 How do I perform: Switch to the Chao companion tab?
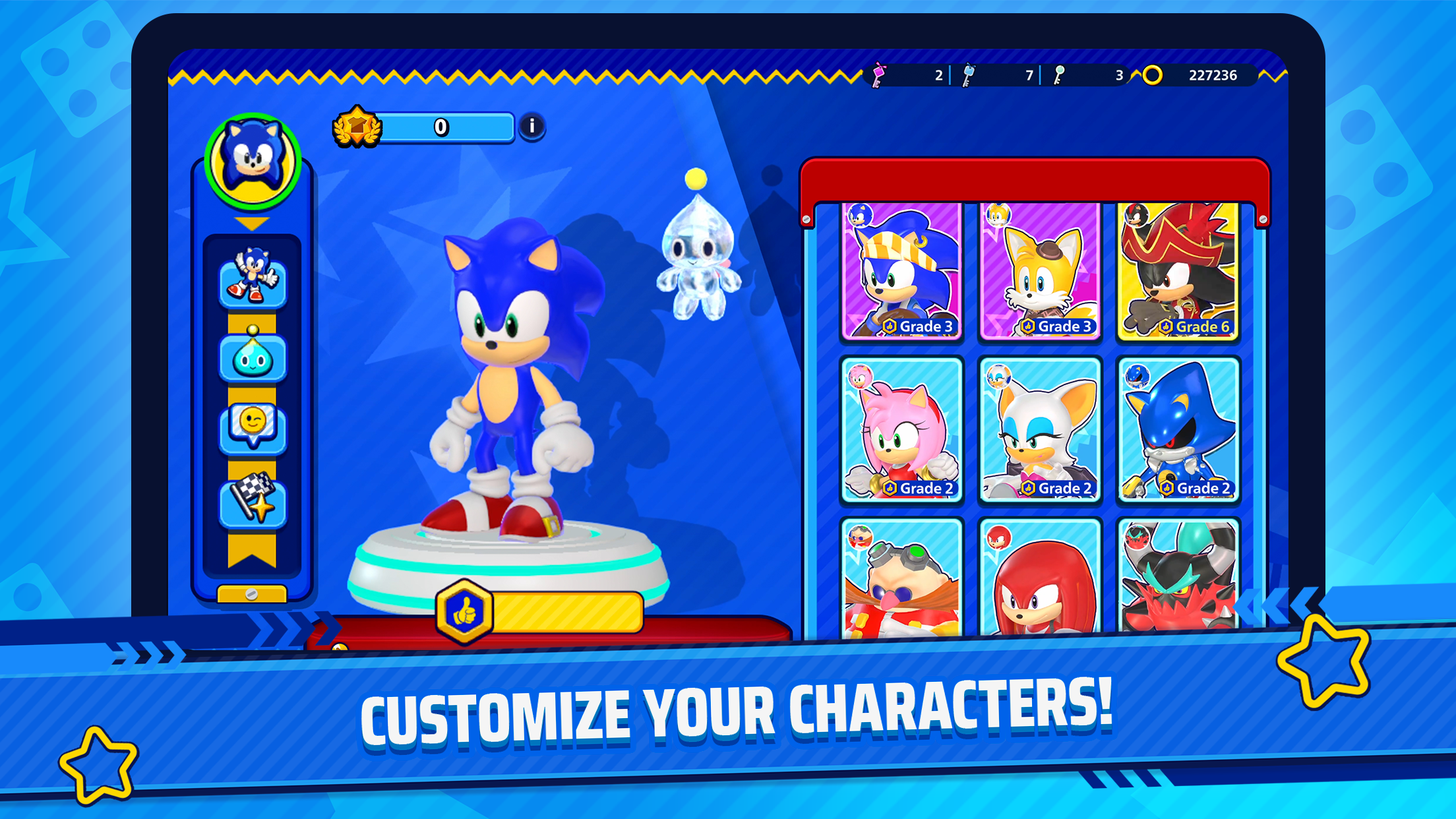pyautogui.click(x=253, y=356)
